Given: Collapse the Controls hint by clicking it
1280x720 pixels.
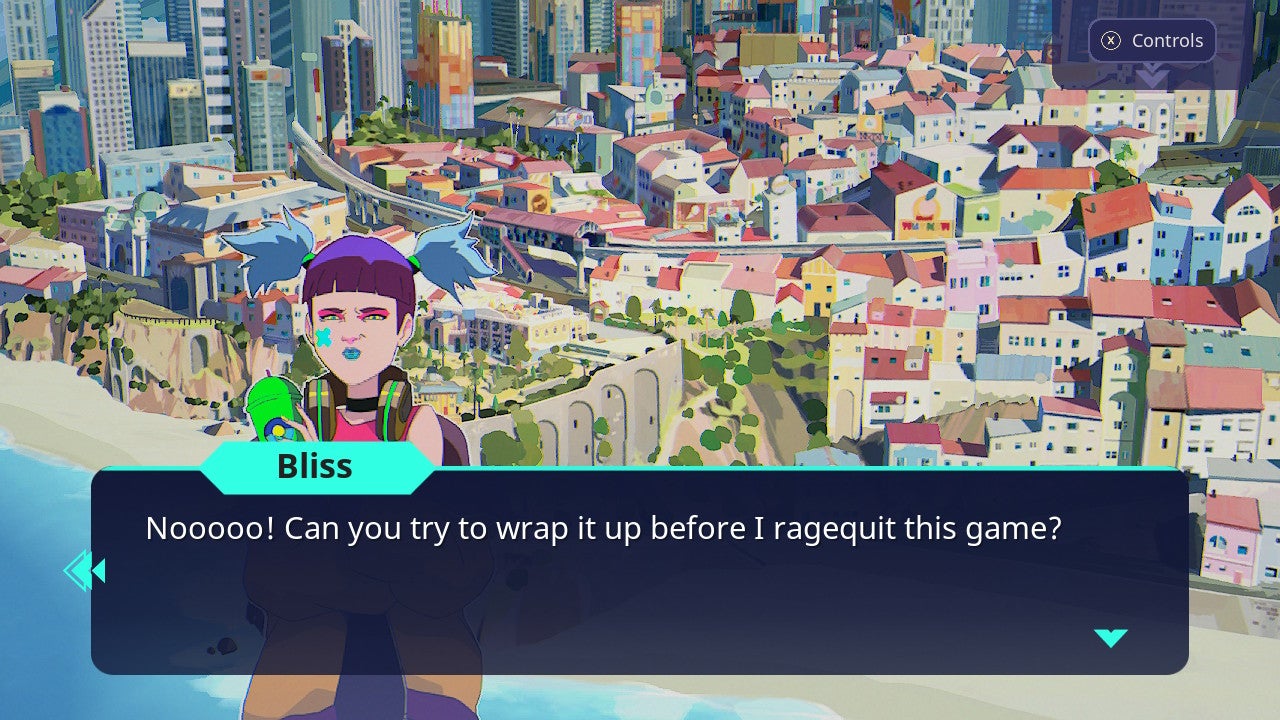Looking at the screenshot, I should coord(1152,41).
